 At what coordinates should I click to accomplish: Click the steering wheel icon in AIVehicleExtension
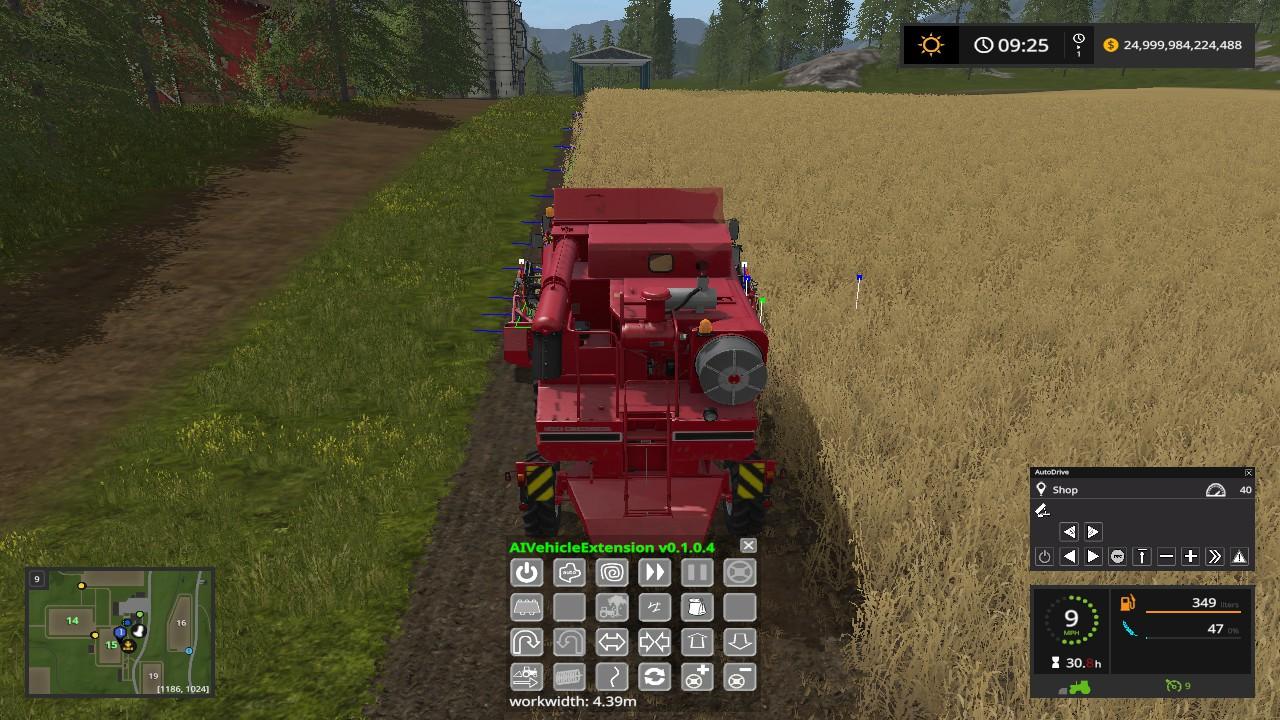point(739,573)
